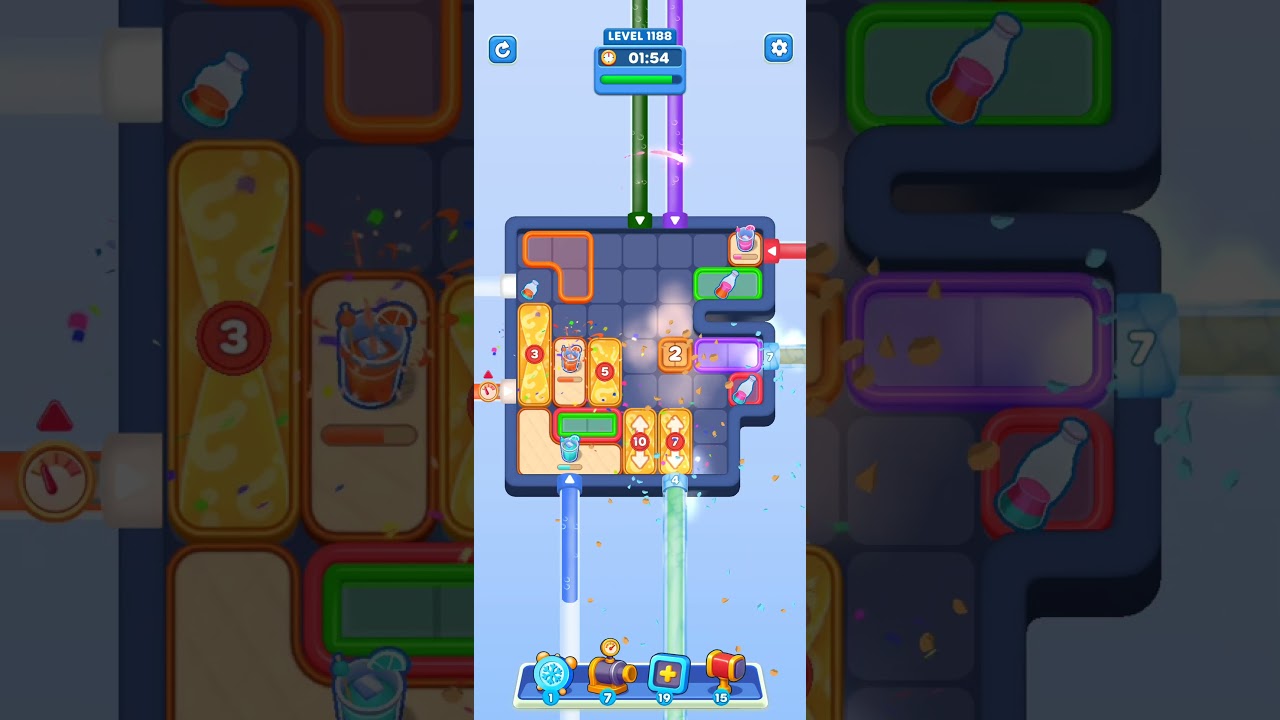This screenshot has width=1280, height=720.
Task: Tap the arrow tile numbered 7
Action: point(676,440)
